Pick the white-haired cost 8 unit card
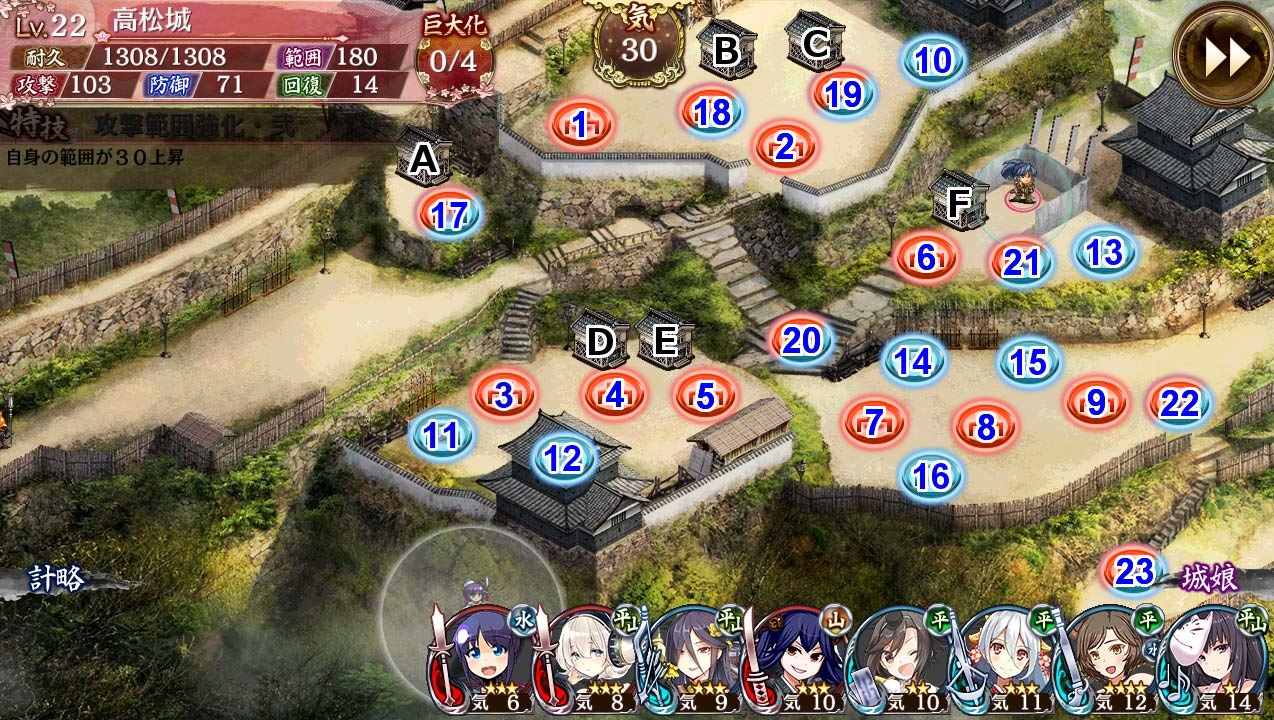 588,656
